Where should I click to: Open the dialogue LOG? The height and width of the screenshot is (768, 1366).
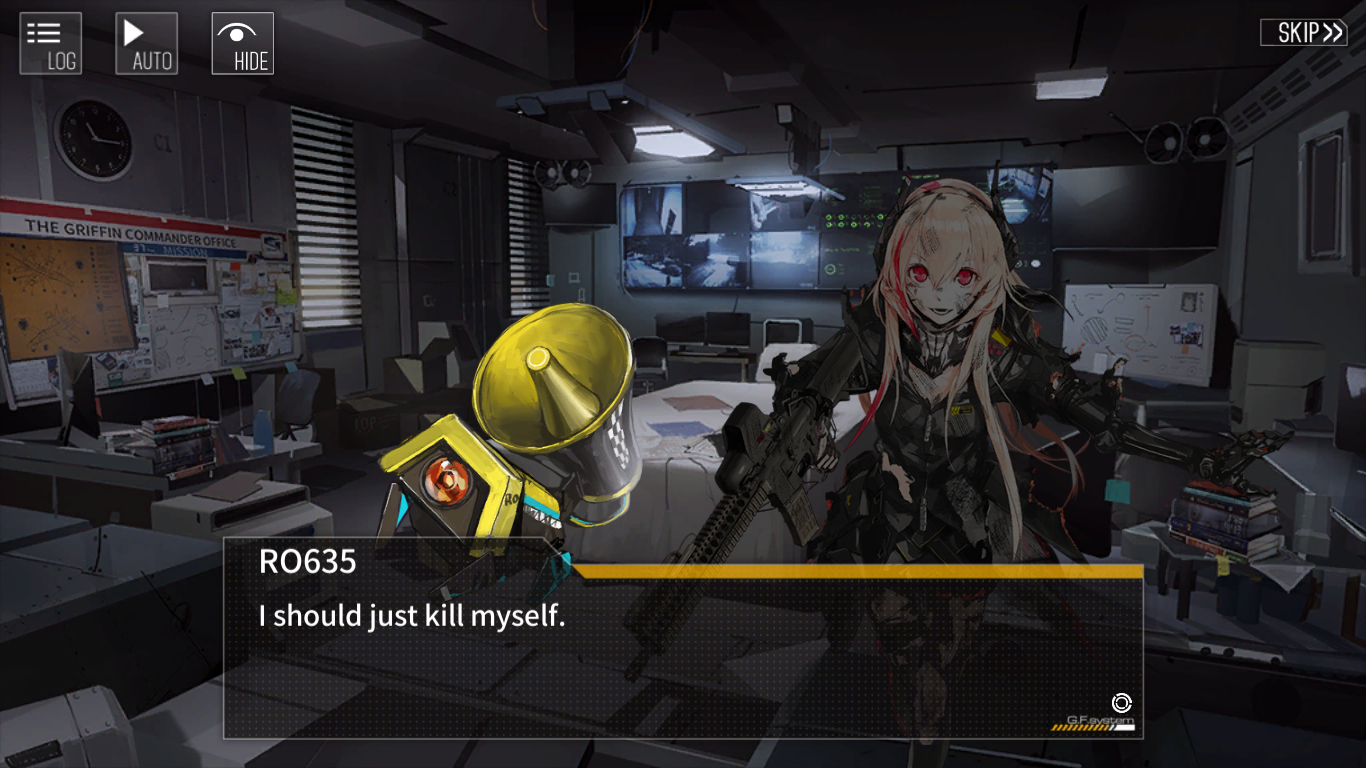click(x=51, y=44)
